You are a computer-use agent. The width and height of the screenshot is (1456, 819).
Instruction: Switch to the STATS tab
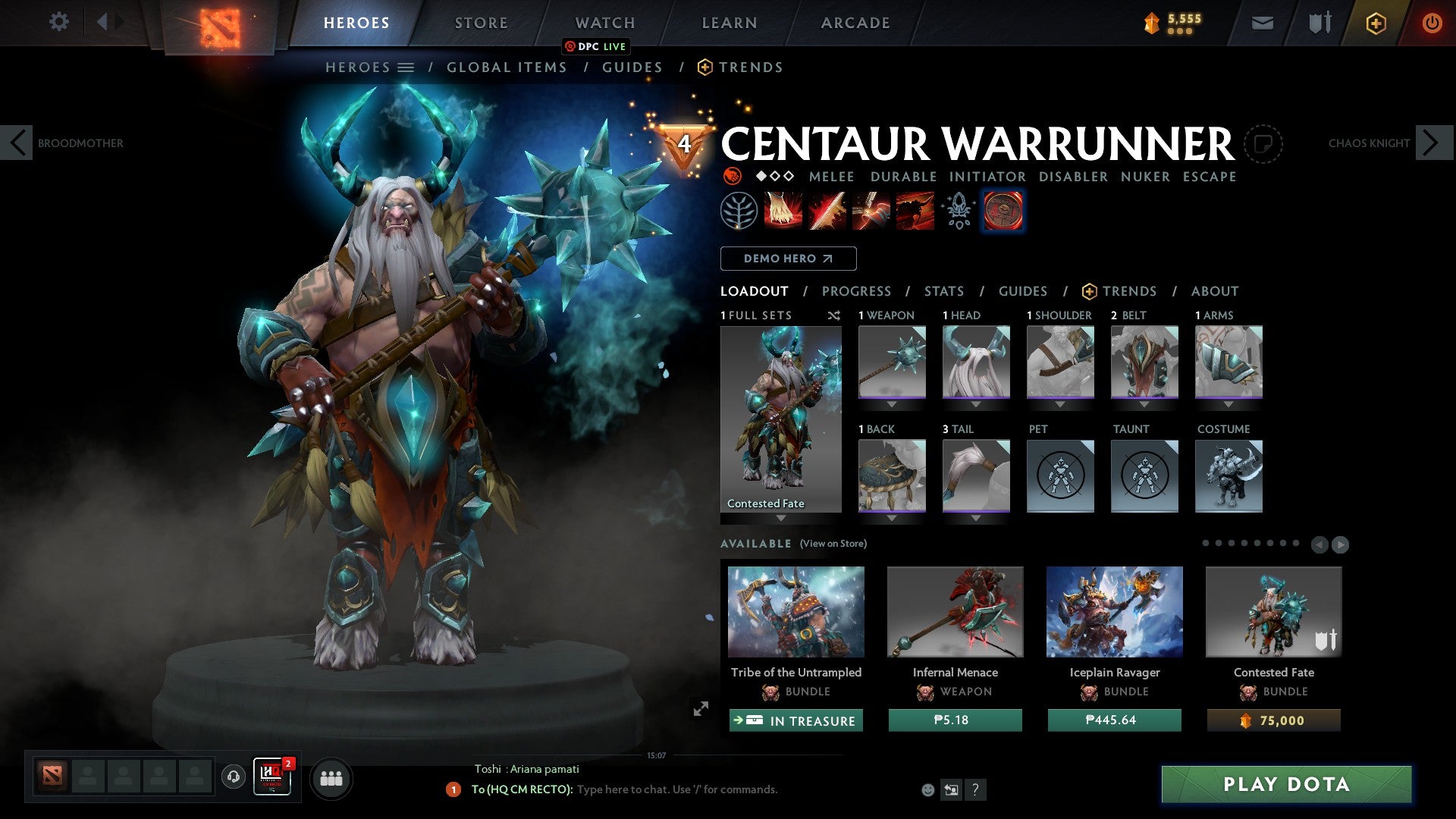[x=944, y=291]
